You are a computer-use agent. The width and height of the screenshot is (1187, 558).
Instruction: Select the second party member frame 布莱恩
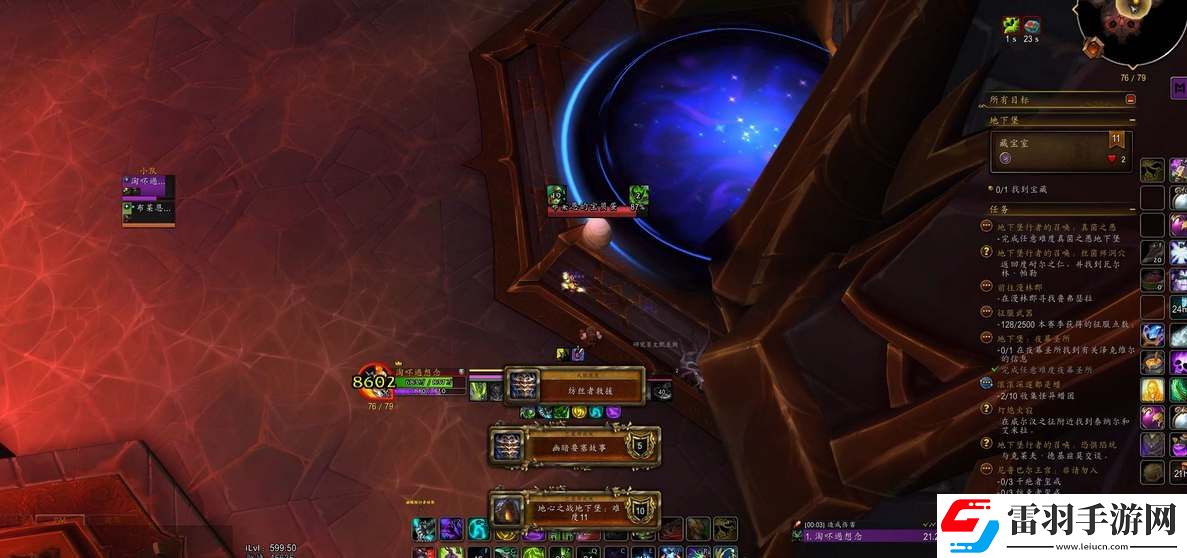148,209
